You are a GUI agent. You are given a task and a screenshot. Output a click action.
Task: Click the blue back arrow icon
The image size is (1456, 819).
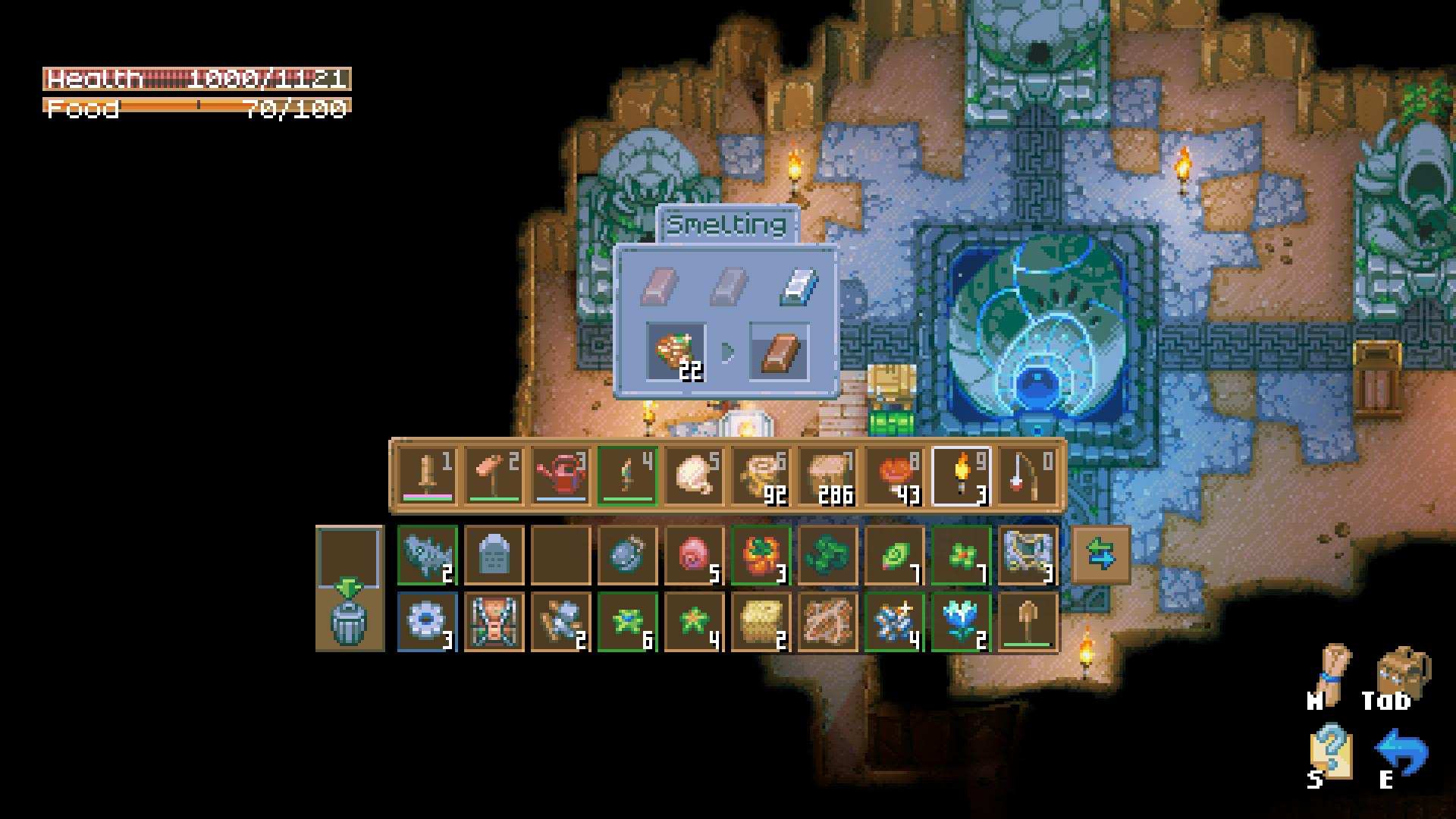[x=1401, y=752]
